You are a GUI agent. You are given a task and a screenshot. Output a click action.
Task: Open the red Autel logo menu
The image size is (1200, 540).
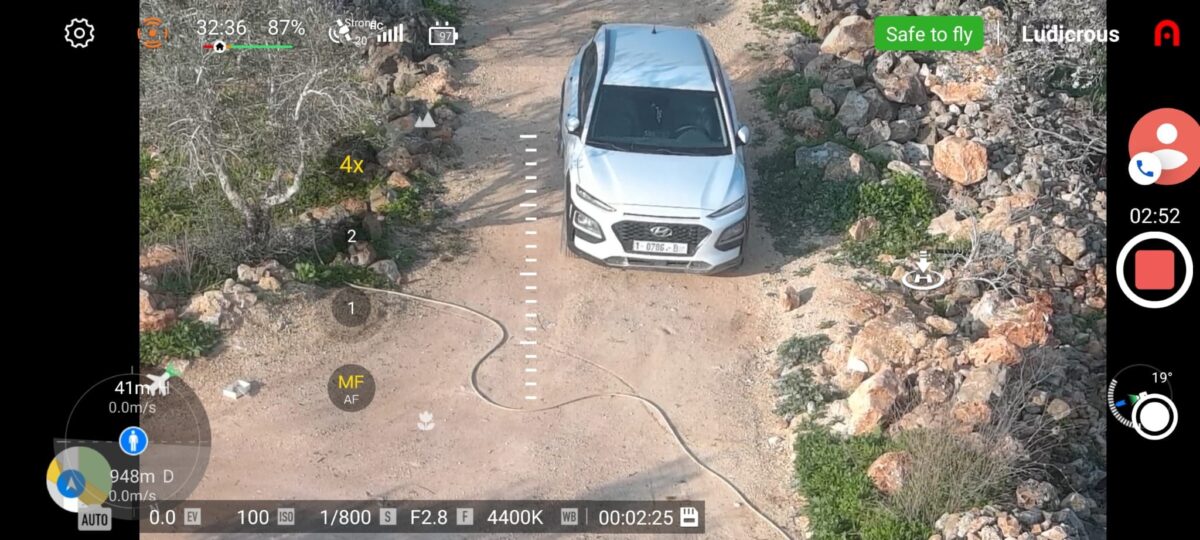(x=1166, y=33)
